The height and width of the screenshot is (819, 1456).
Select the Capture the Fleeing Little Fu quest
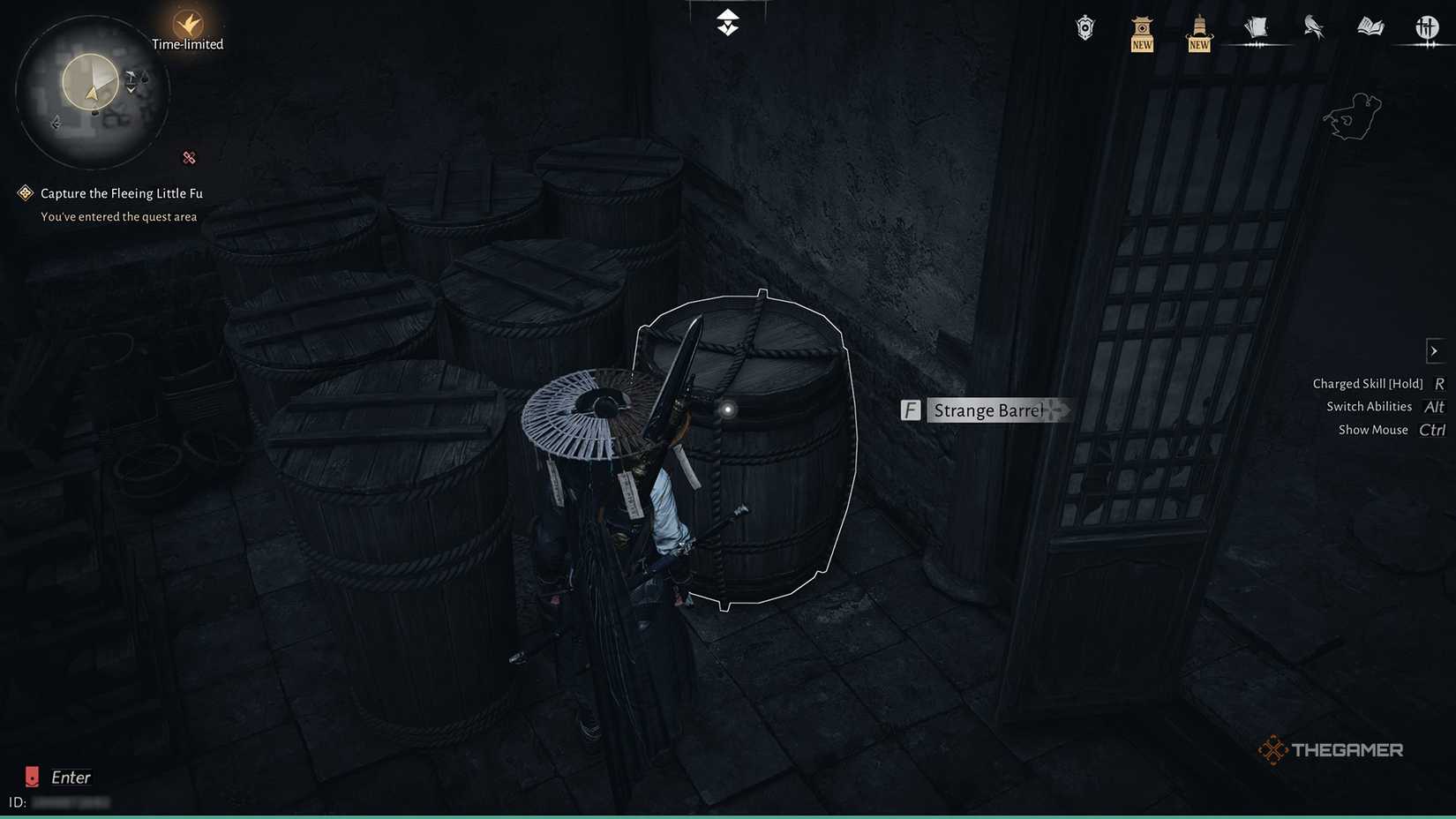pos(119,192)
